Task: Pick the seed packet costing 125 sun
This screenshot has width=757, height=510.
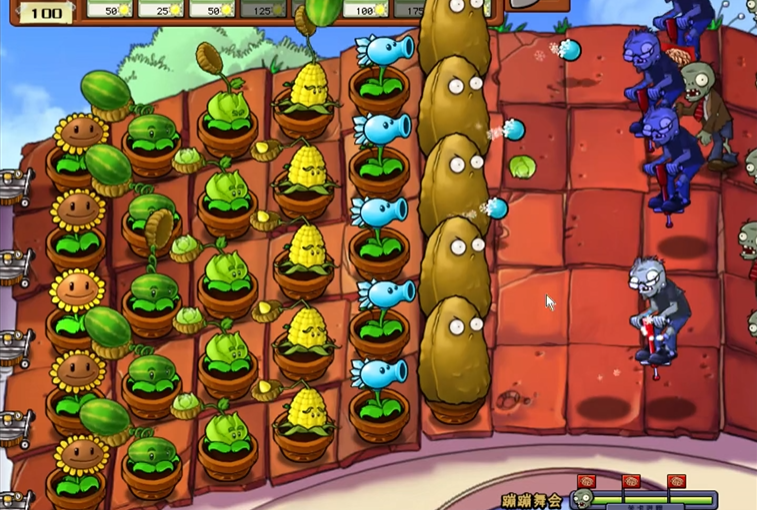Action: point(265,9)
